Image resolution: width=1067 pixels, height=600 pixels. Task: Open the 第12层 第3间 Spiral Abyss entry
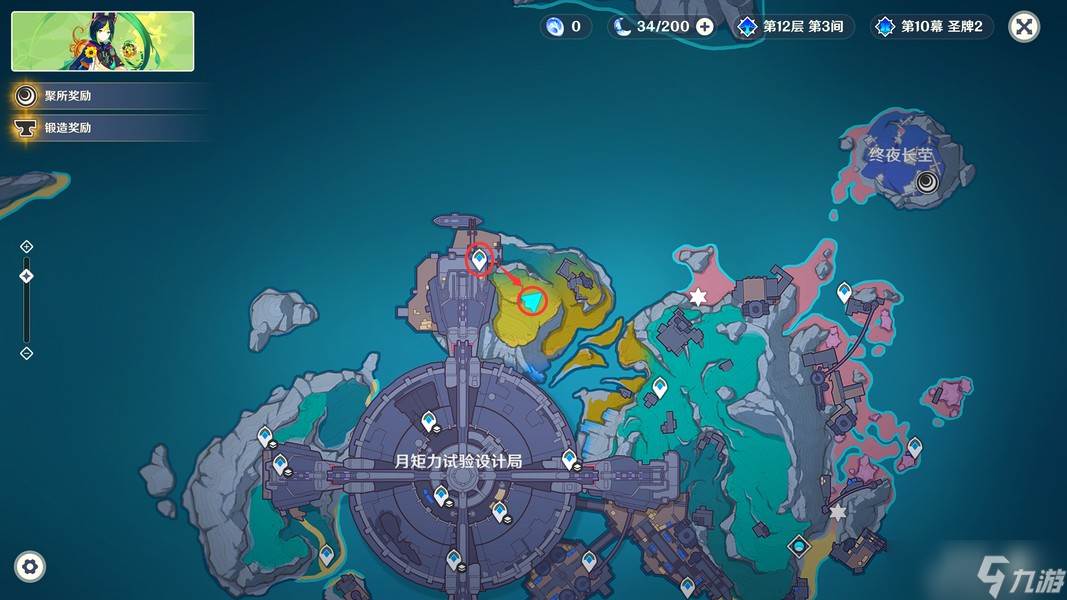point(796,27)
